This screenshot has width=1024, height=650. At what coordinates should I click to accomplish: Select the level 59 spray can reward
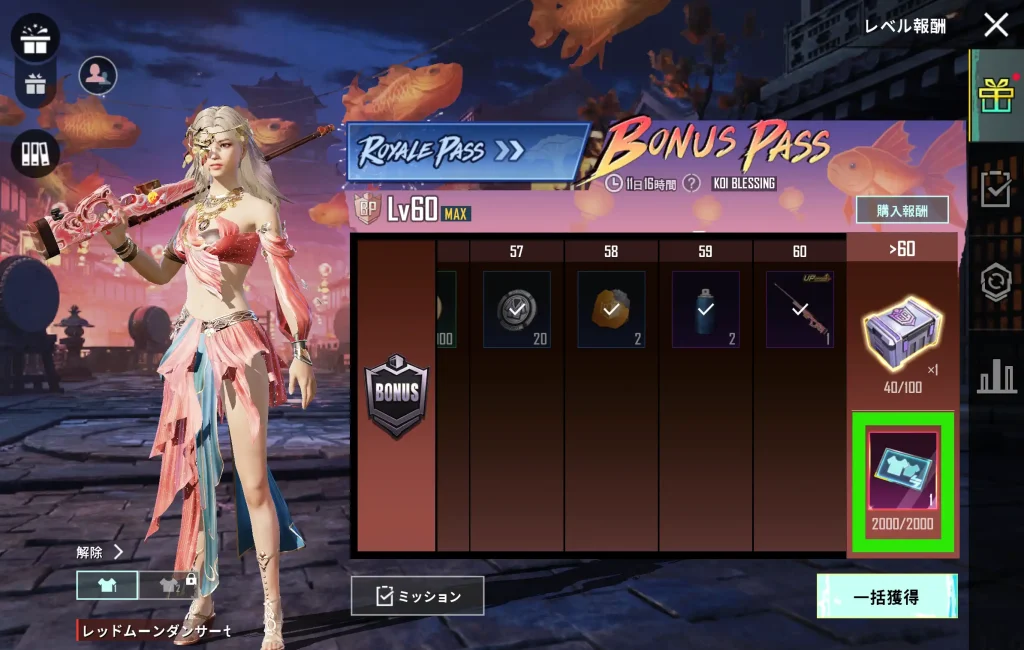click(706, 310)
